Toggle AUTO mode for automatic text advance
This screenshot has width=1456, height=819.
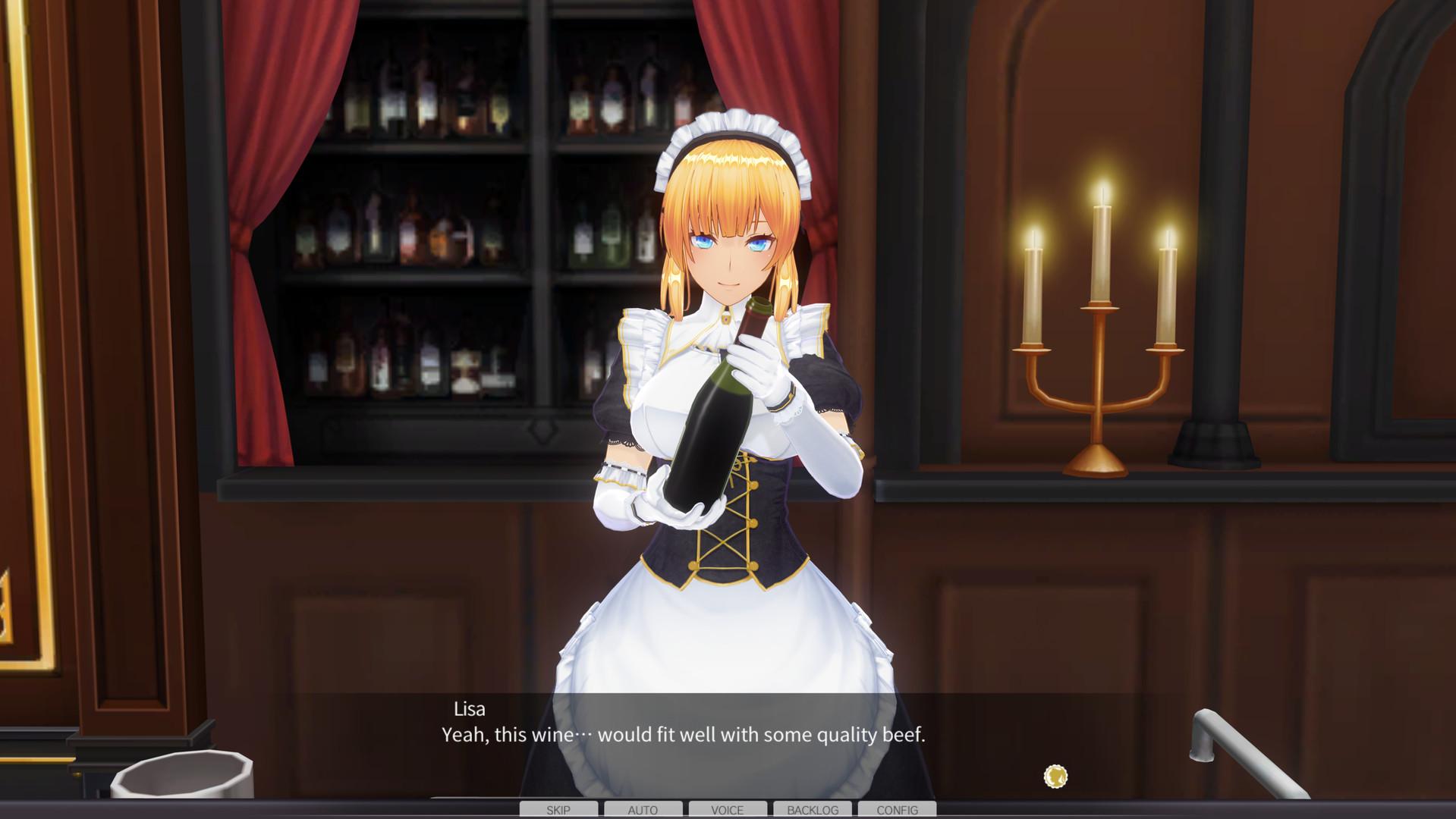pyautogui.click(x=643, y=809)
